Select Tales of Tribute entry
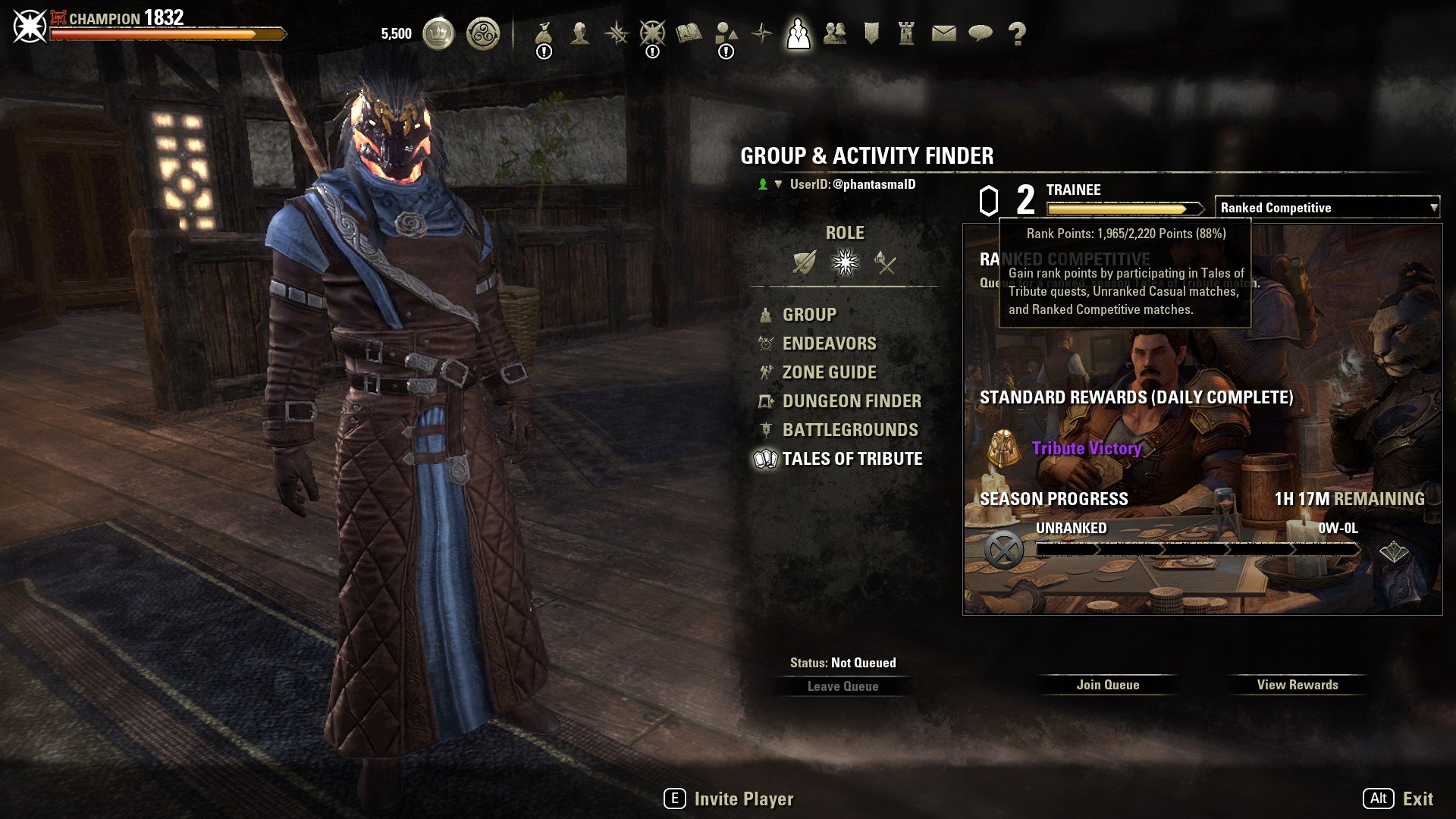The width and height of the screenshot is (1456, 819). tap(852, 459)
